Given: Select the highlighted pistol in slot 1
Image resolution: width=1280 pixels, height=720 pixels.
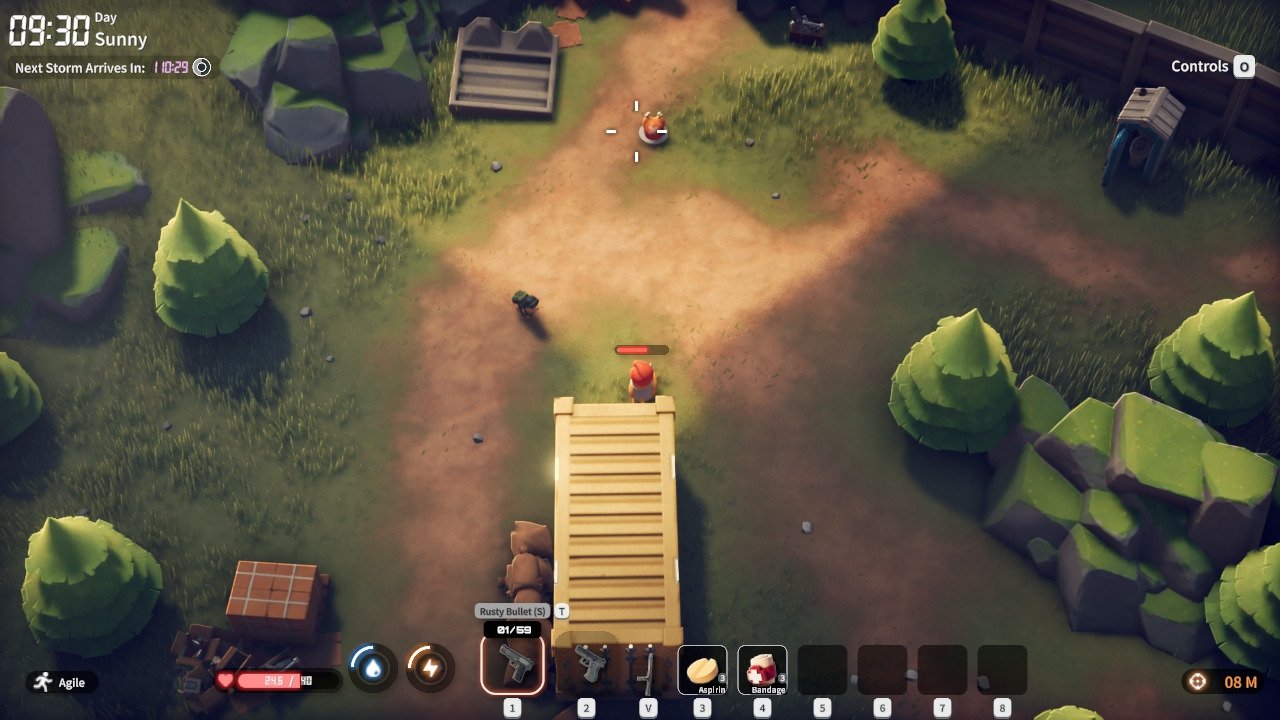Looking at the screenshot, I should [513, 666].
